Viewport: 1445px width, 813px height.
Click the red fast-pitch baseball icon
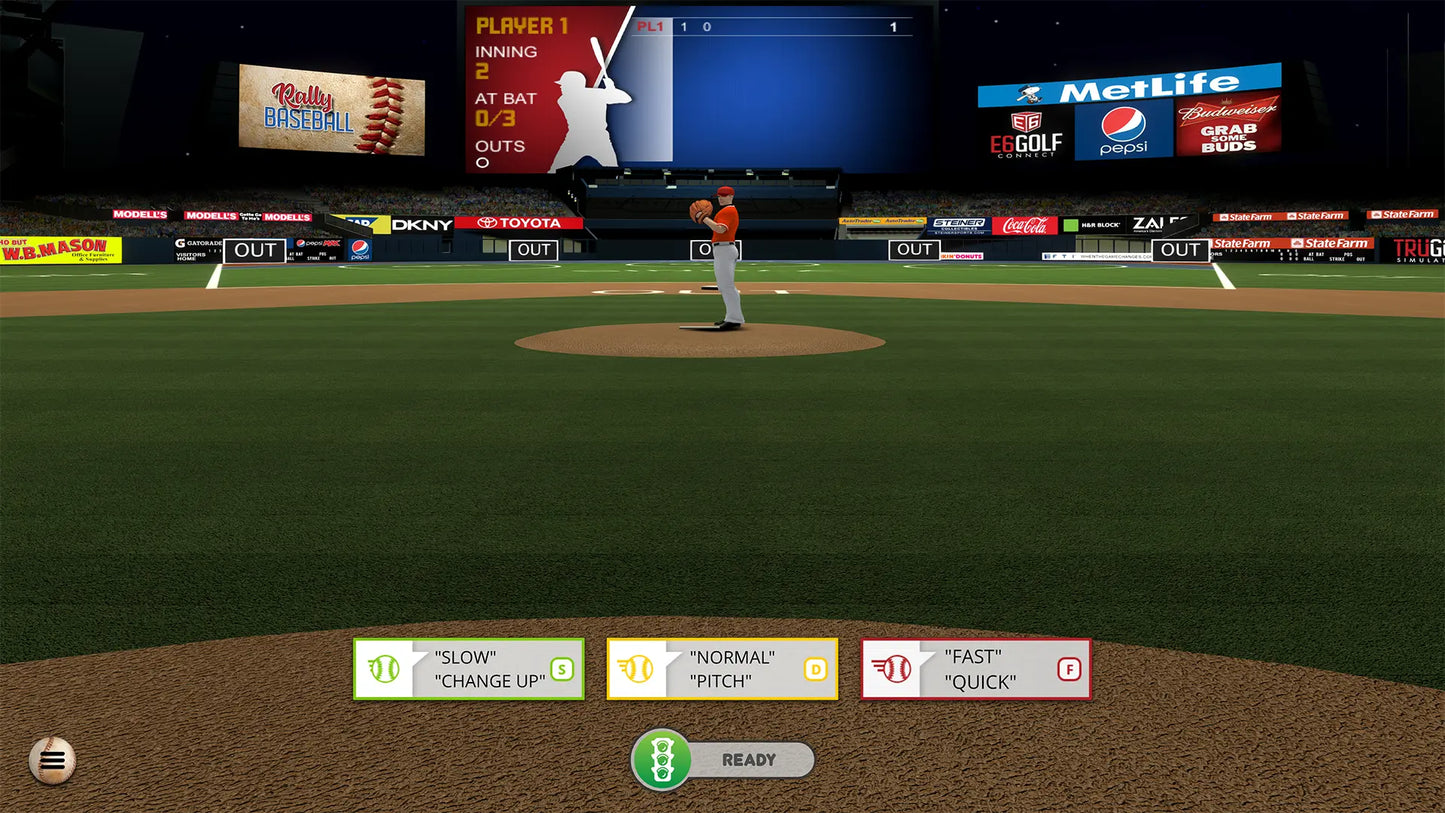pos(898,669)
